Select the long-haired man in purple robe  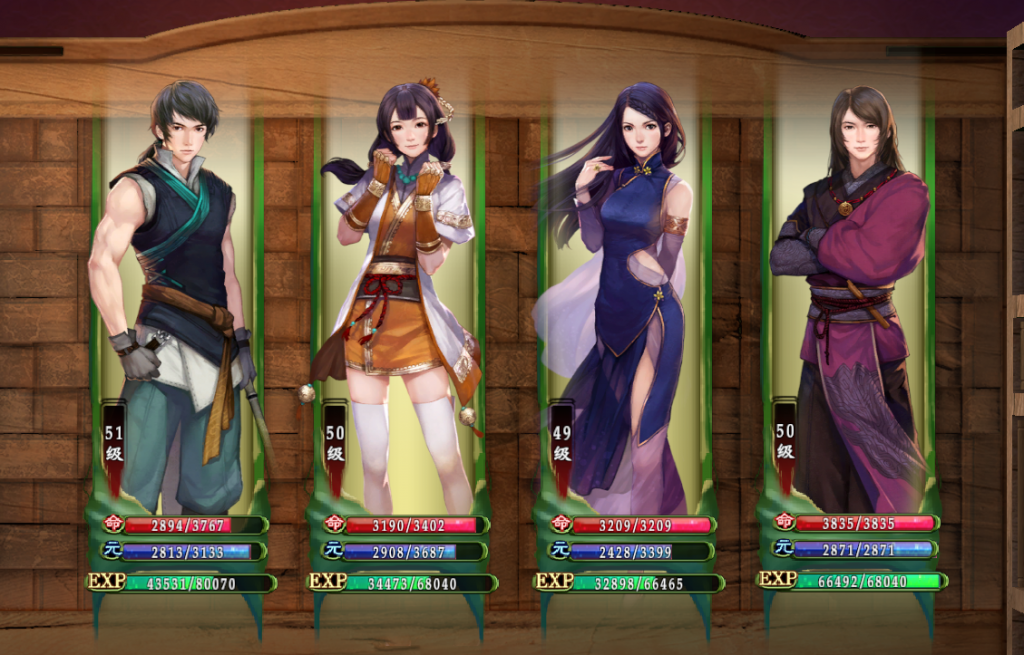coord(850,300)
